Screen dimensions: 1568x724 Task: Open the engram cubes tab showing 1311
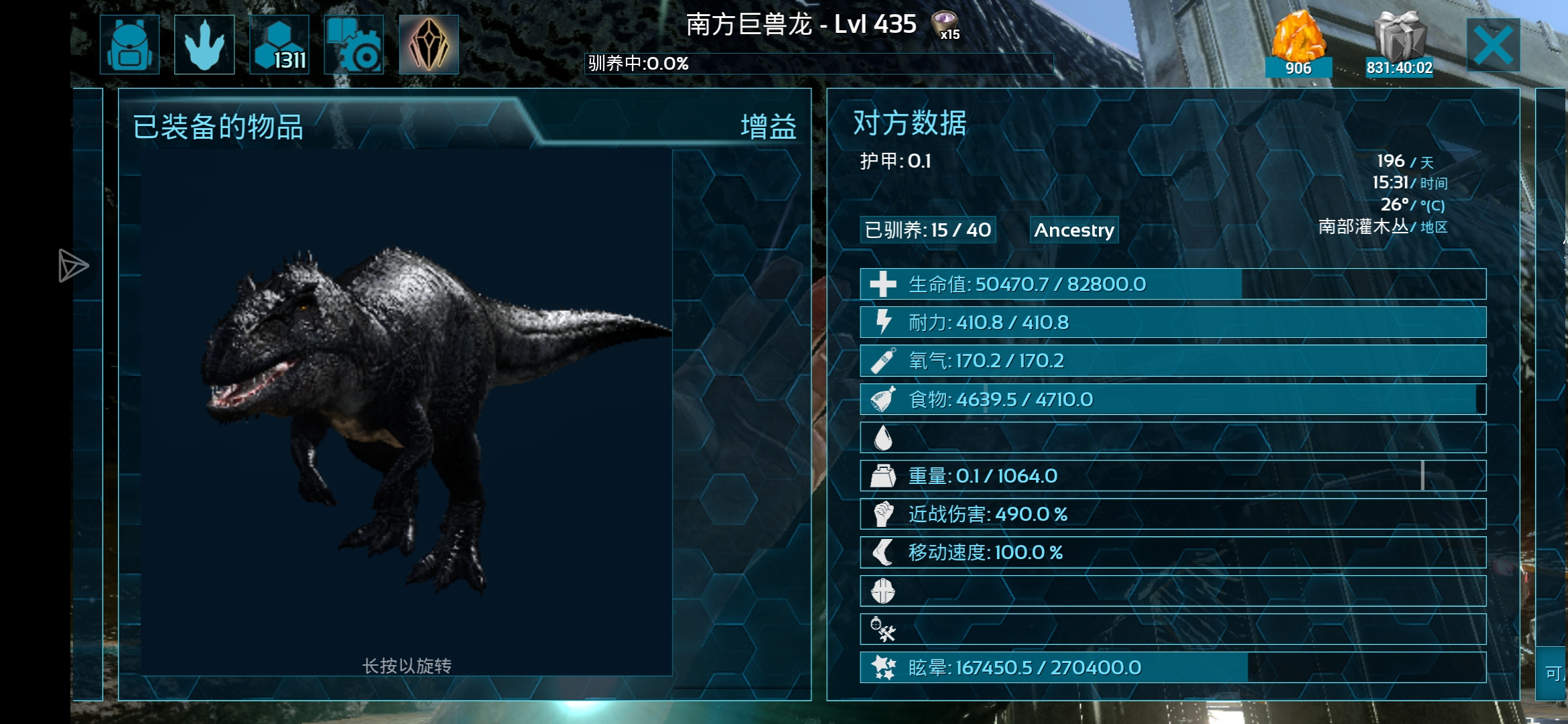(279, 45)
